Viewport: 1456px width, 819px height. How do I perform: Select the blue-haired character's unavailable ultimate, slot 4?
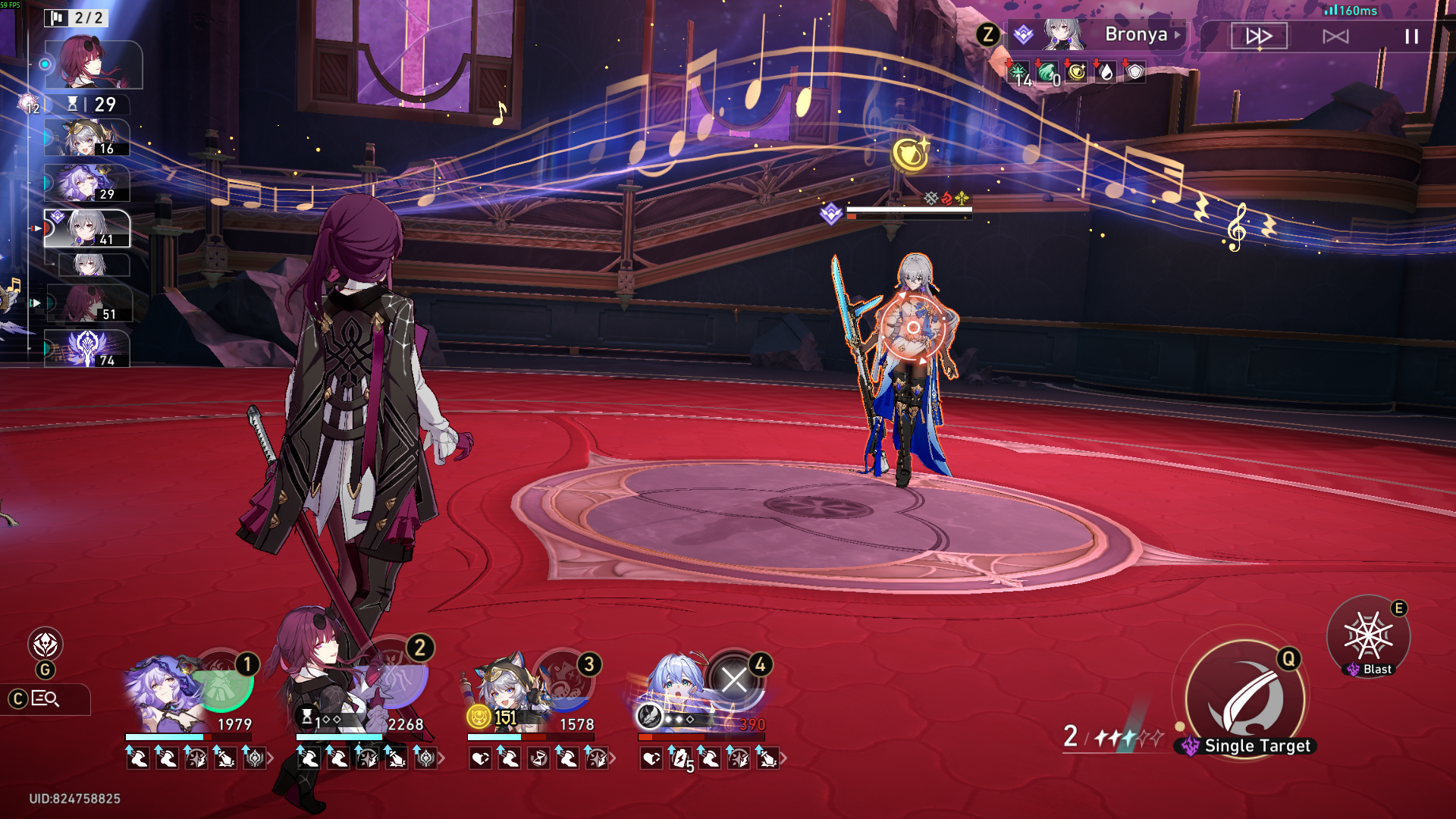click(x=734, y=679)
